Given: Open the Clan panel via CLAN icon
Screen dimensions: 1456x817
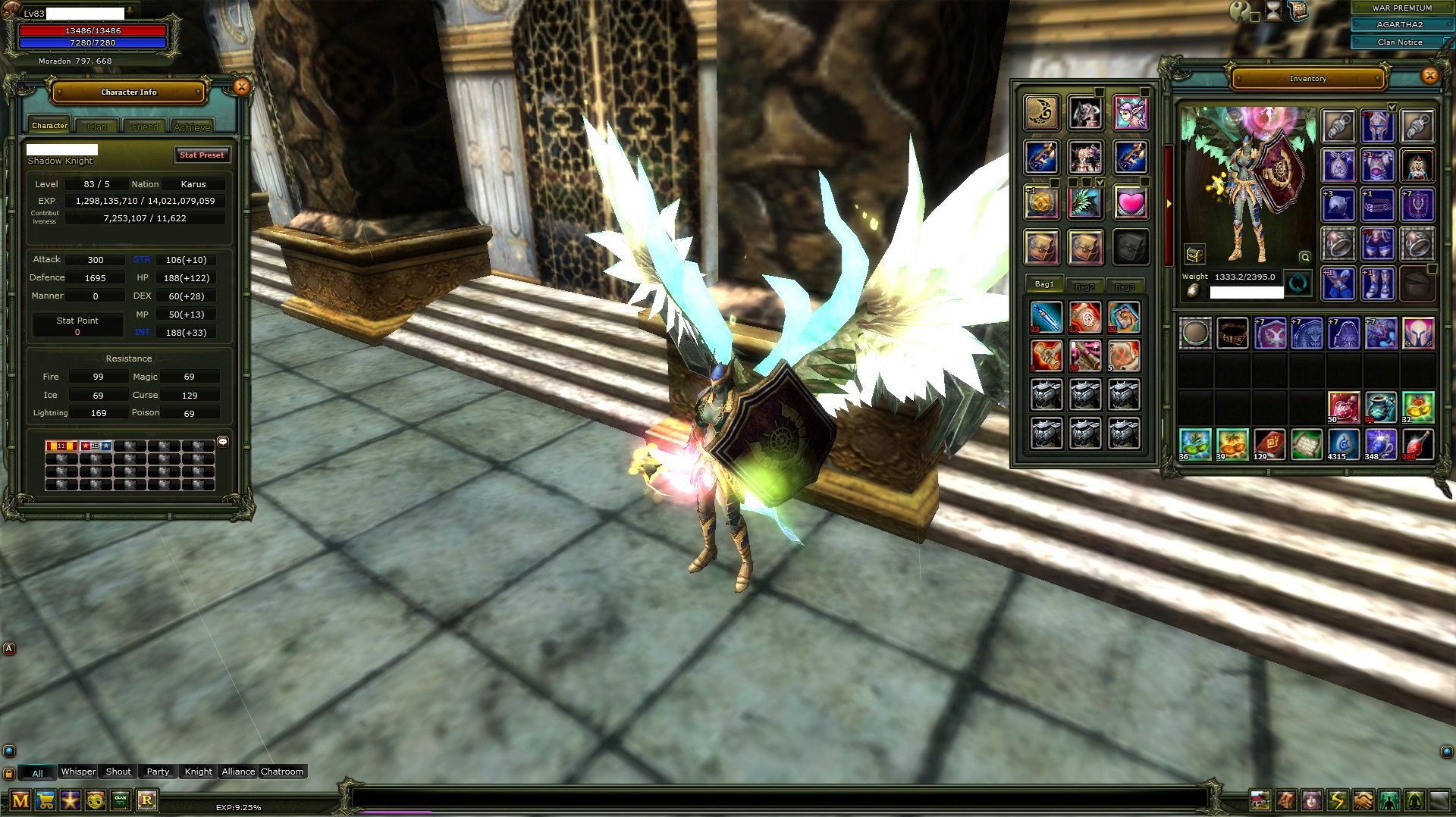Looking at the screenshot, I should [x=121, y=800].
